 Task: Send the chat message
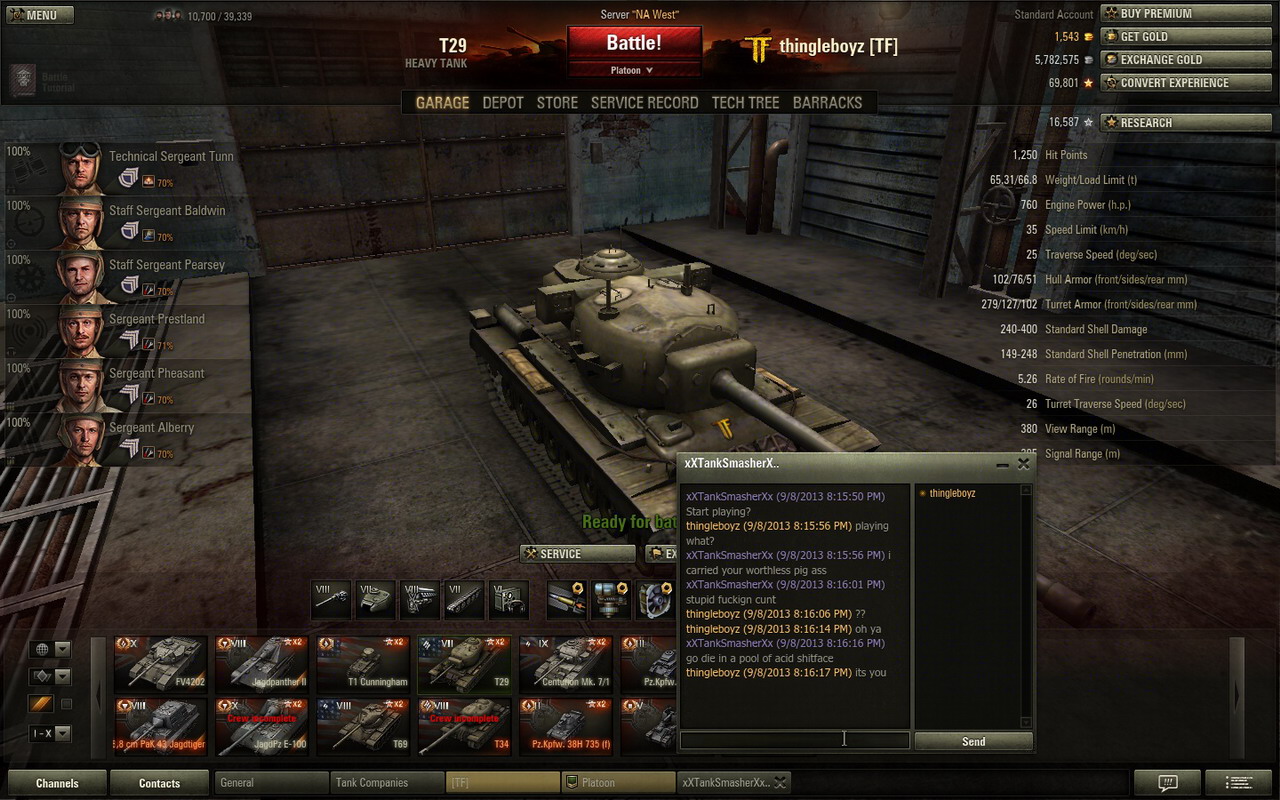pos(973,741)
